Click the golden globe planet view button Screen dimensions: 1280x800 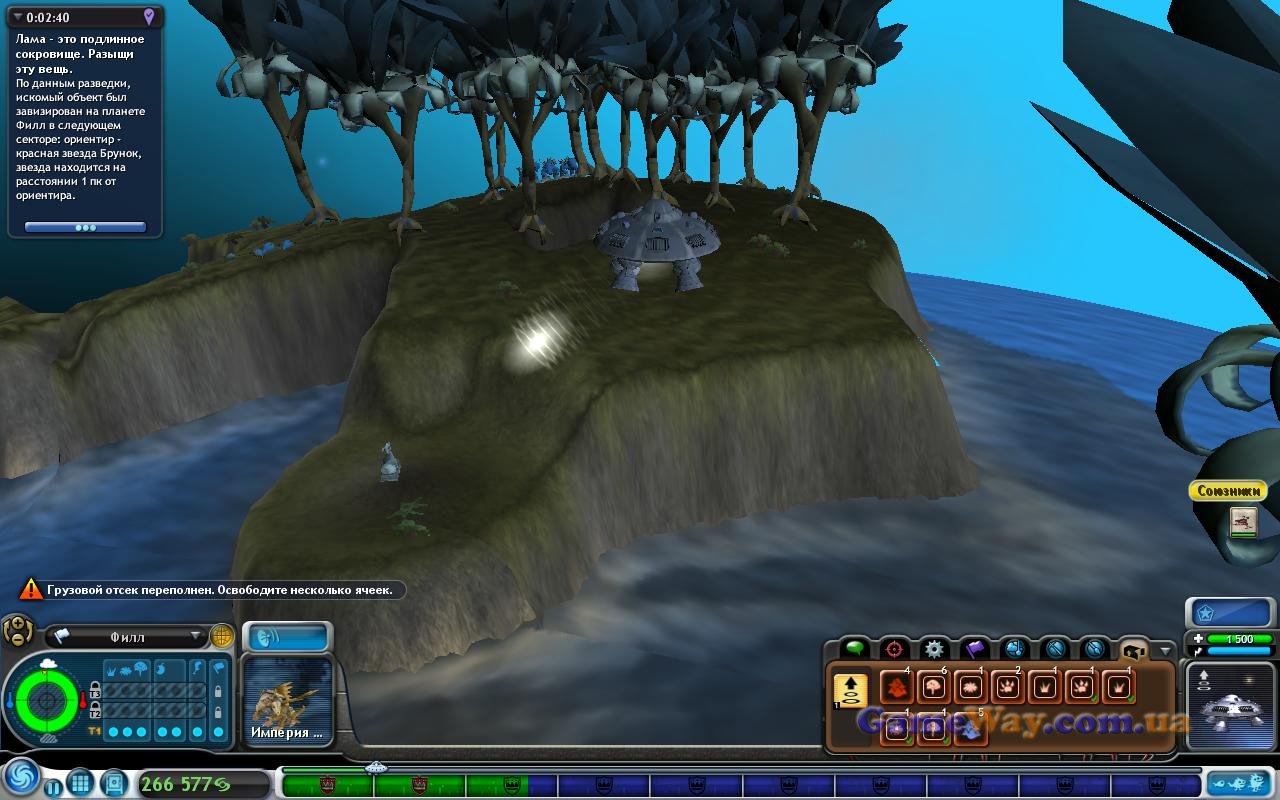click(x=222, y=636)
